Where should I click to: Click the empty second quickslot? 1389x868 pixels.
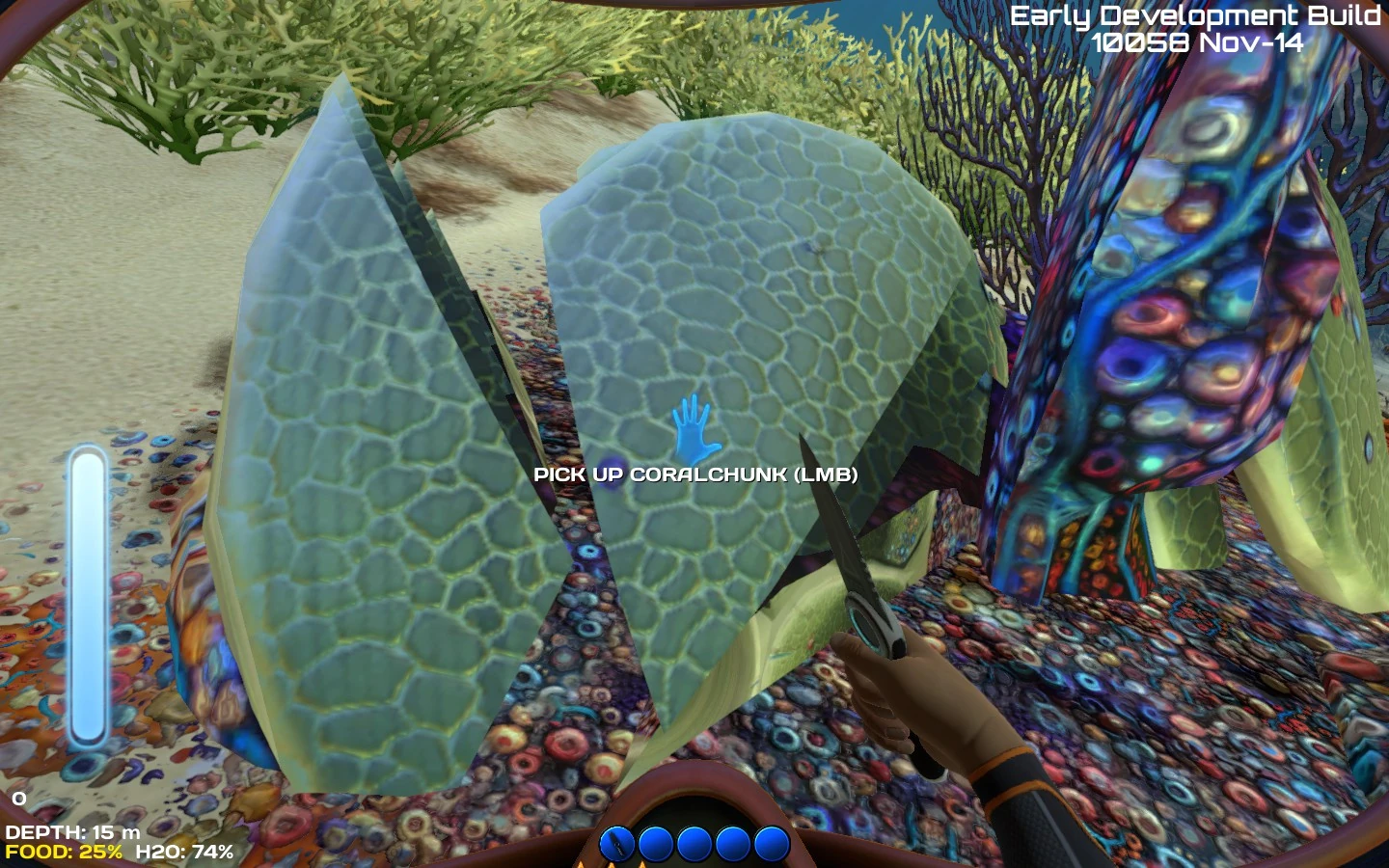coord(654,844)
